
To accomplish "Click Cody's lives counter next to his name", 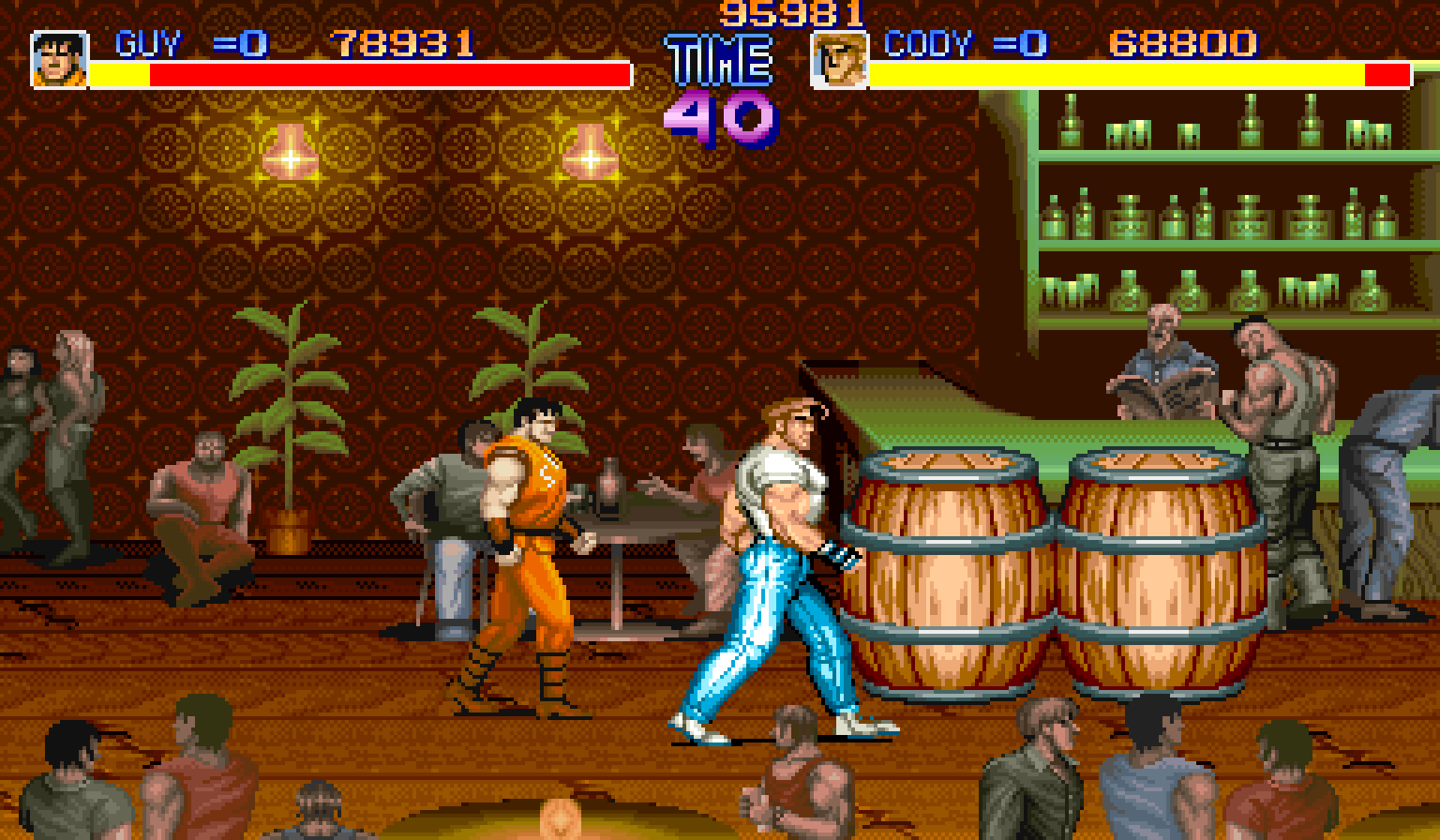I will 1022,41.
